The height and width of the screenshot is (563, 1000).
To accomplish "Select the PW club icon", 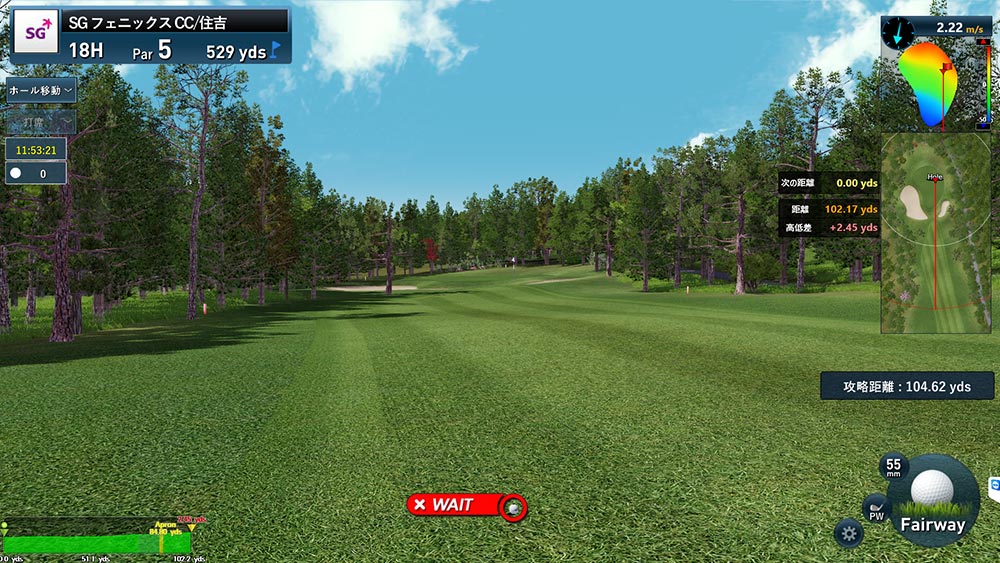I will pyautogui.click(x=876, y=511).
